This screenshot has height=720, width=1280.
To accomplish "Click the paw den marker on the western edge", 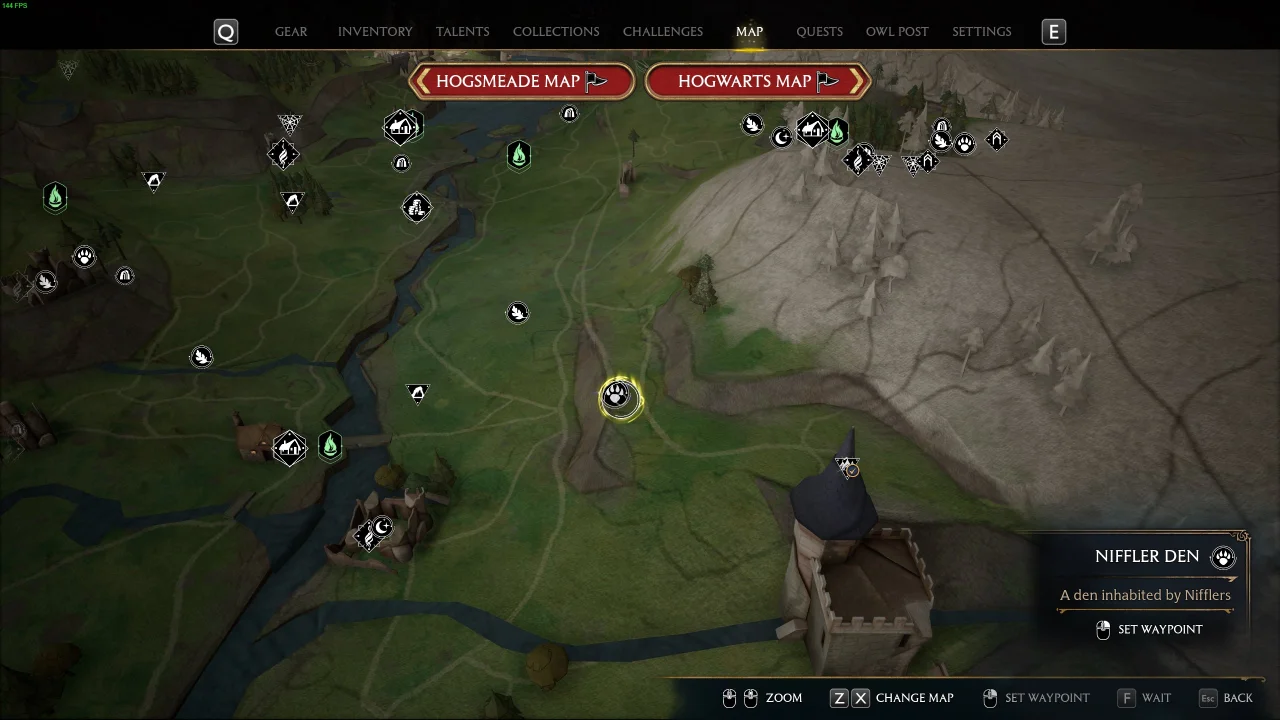I will (85, 257).
